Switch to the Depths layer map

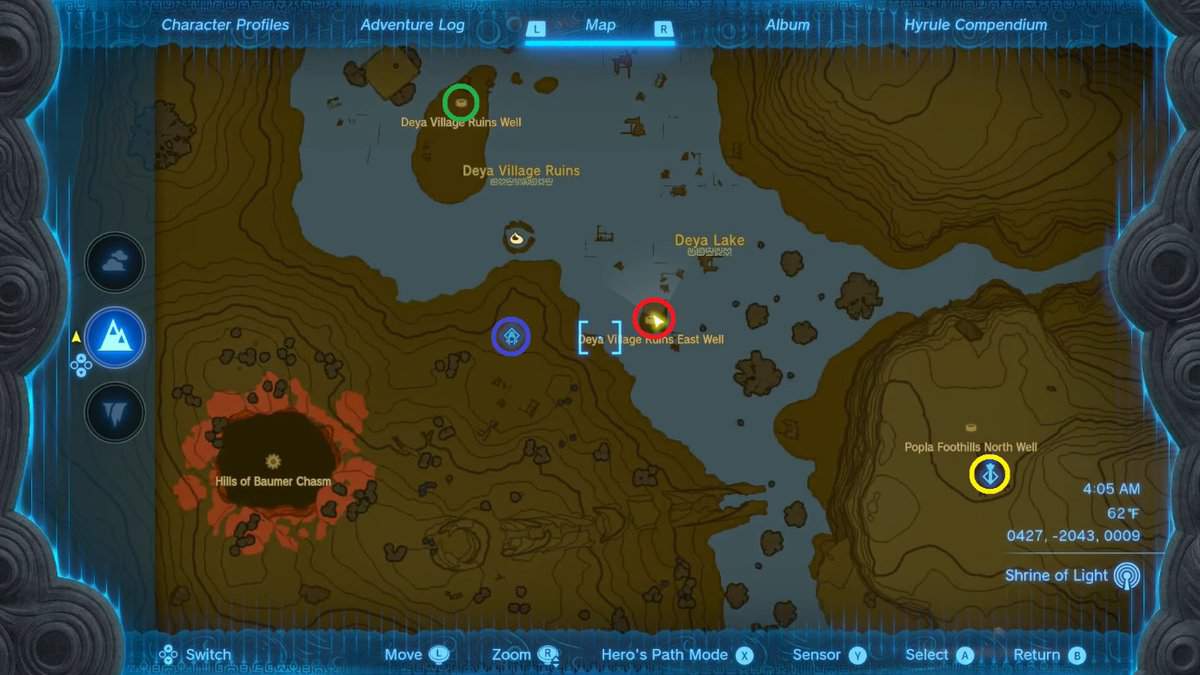115,412
